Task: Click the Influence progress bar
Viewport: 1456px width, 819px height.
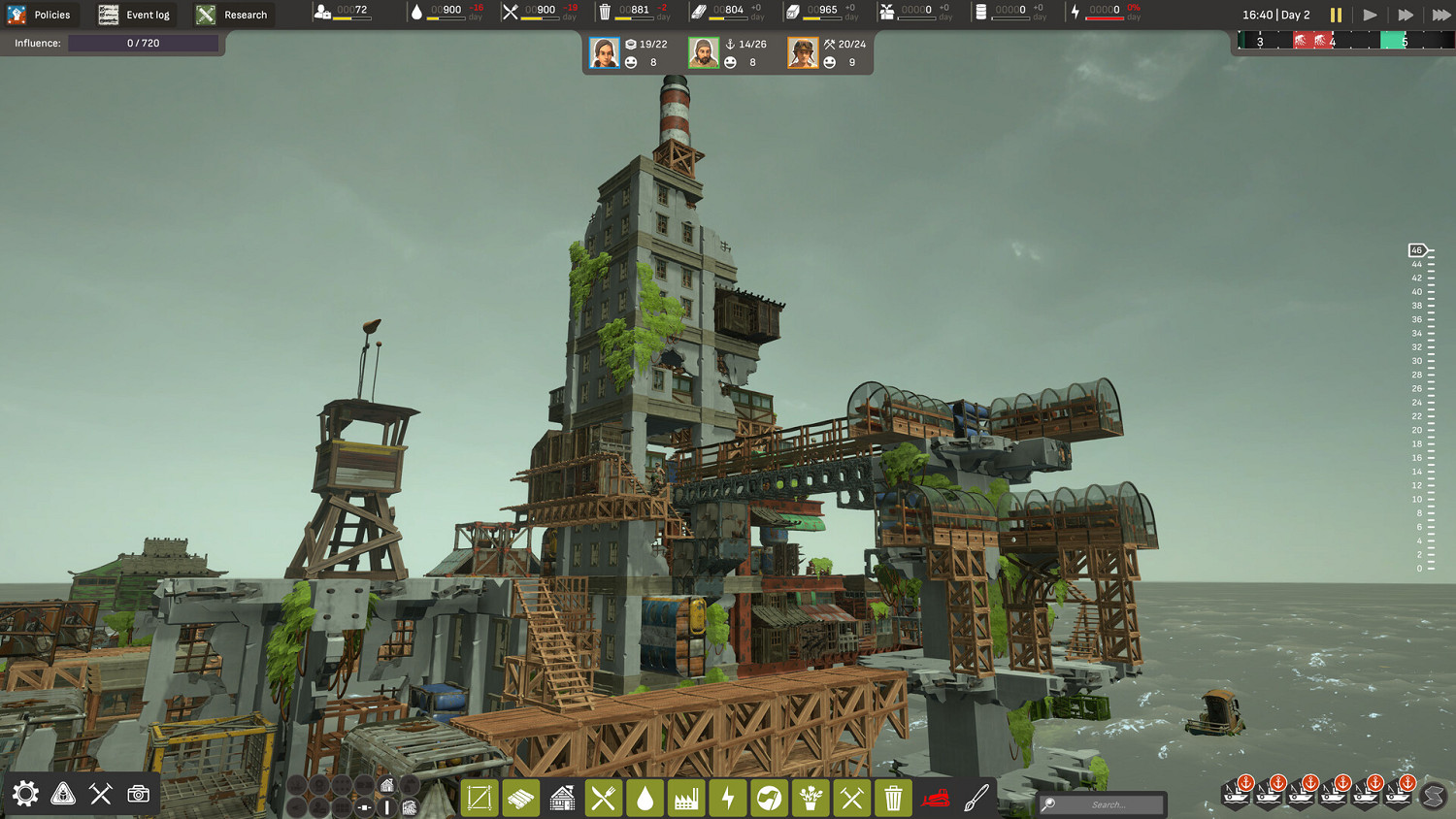Action: point(144,43)
